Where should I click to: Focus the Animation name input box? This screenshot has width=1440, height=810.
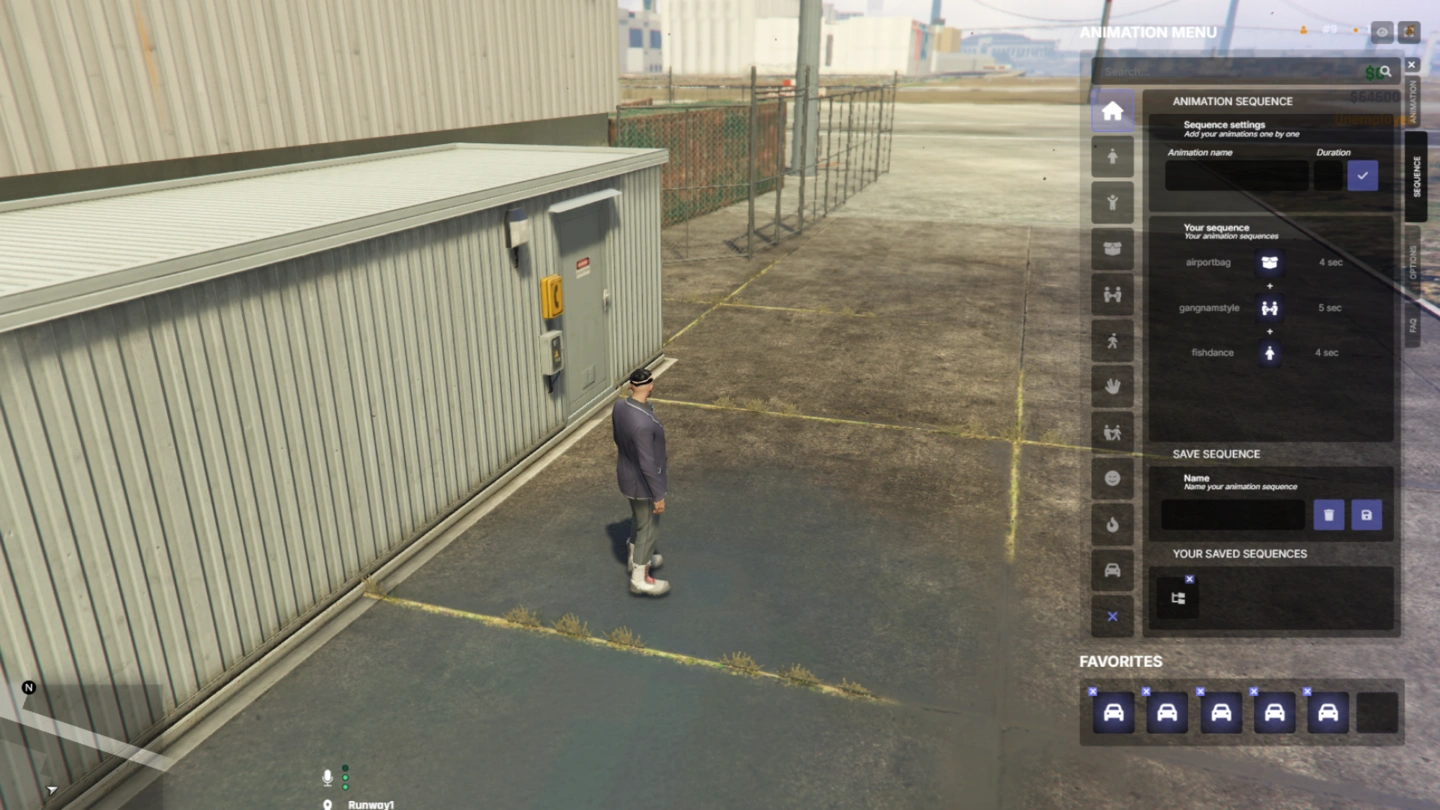click(x=1236, y=176)
